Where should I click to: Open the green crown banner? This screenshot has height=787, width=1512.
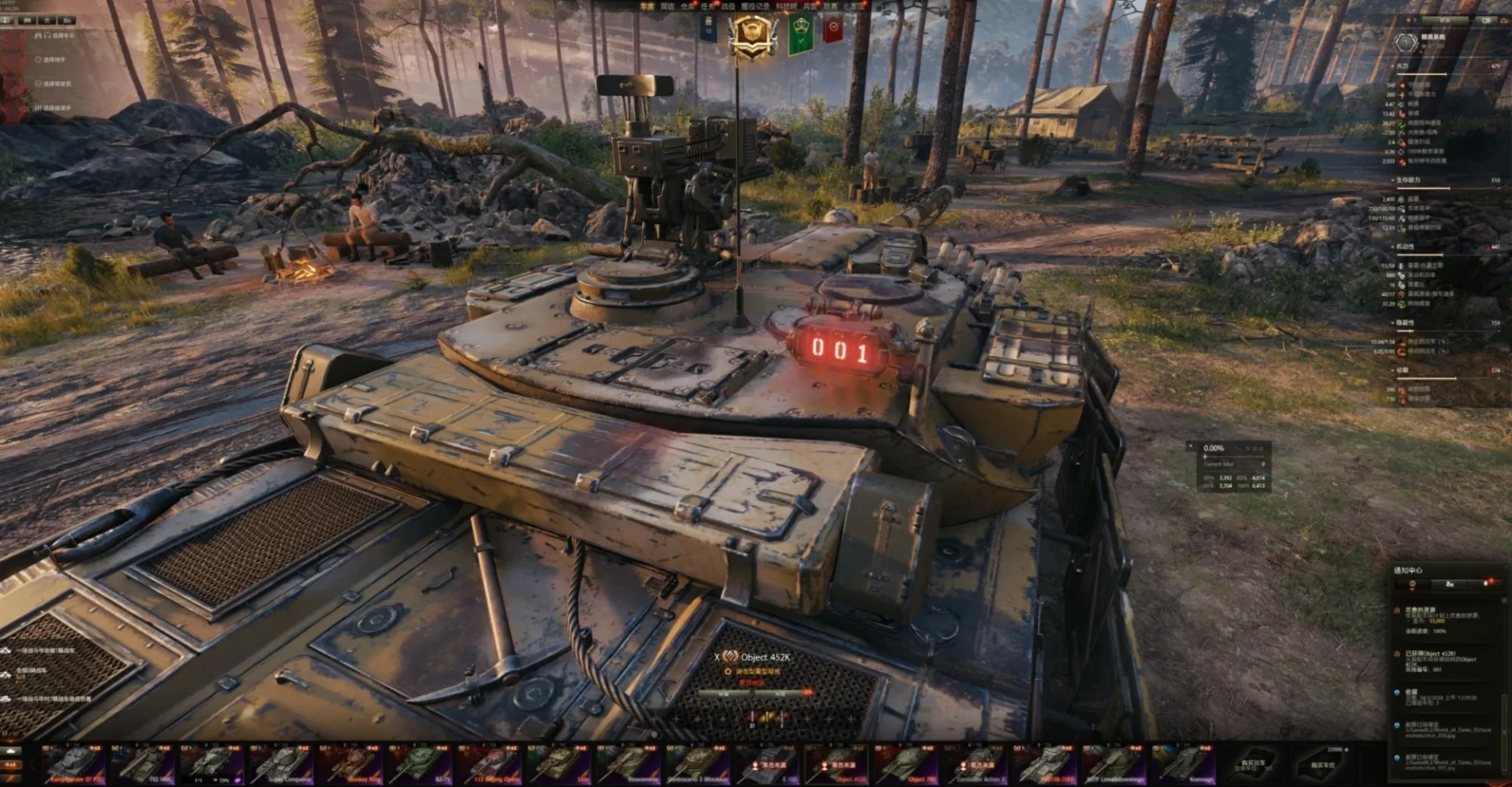[801, 34]
